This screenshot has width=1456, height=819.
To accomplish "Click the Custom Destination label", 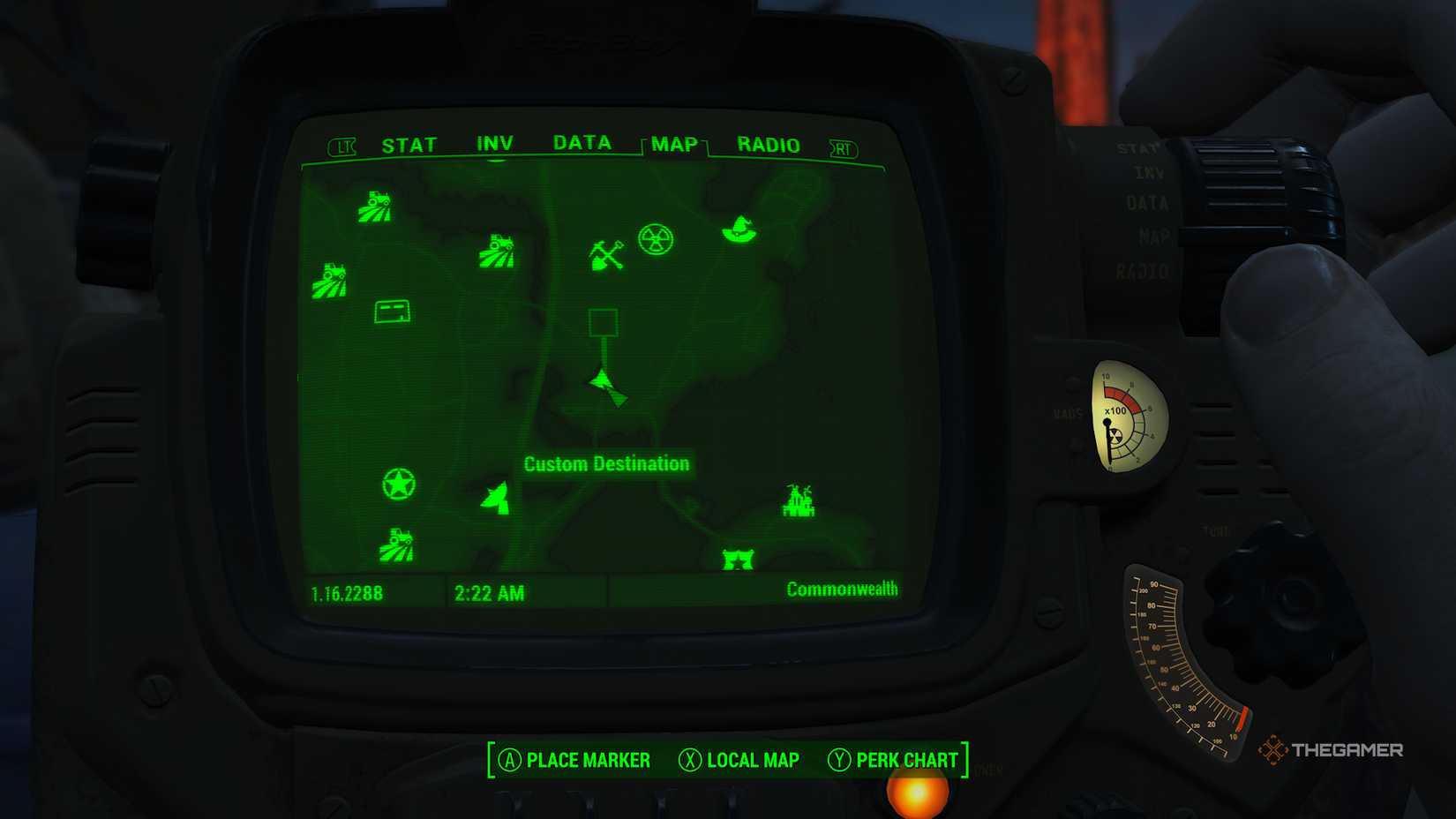I will [606, 463].
